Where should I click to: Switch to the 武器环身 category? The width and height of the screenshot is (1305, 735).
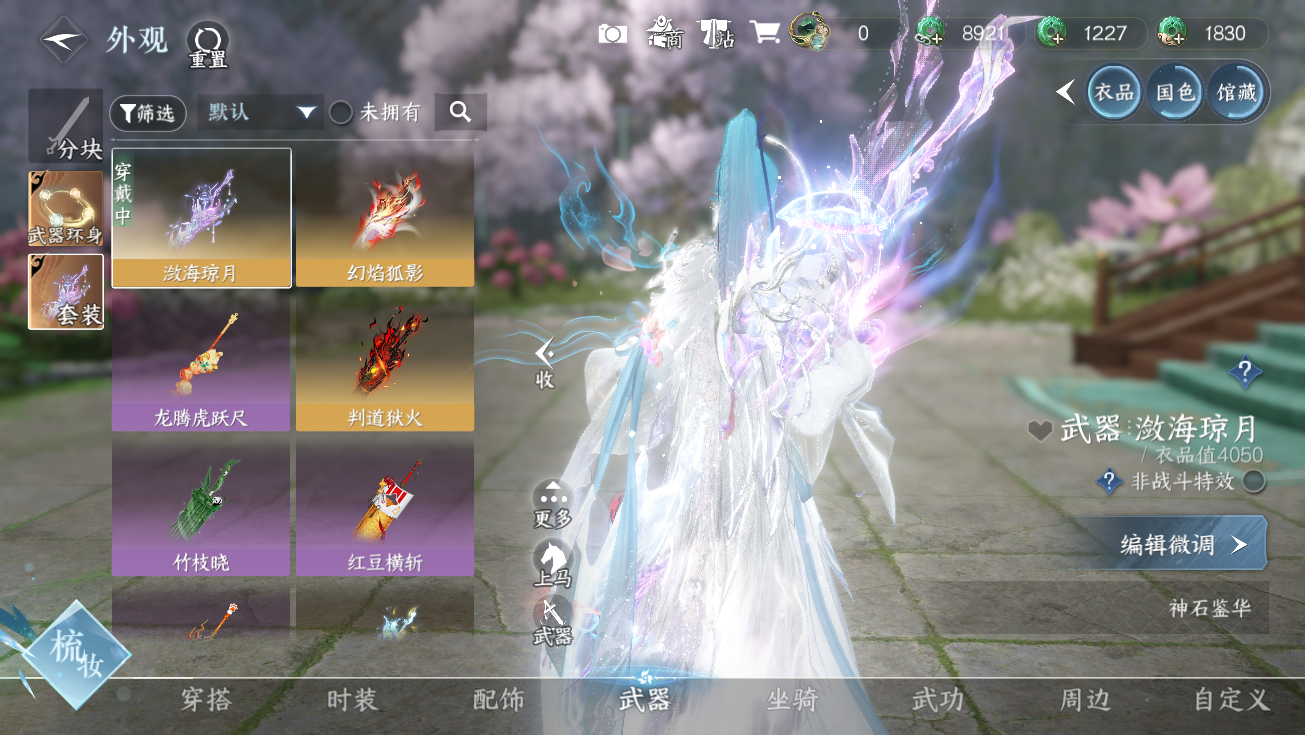66,210
